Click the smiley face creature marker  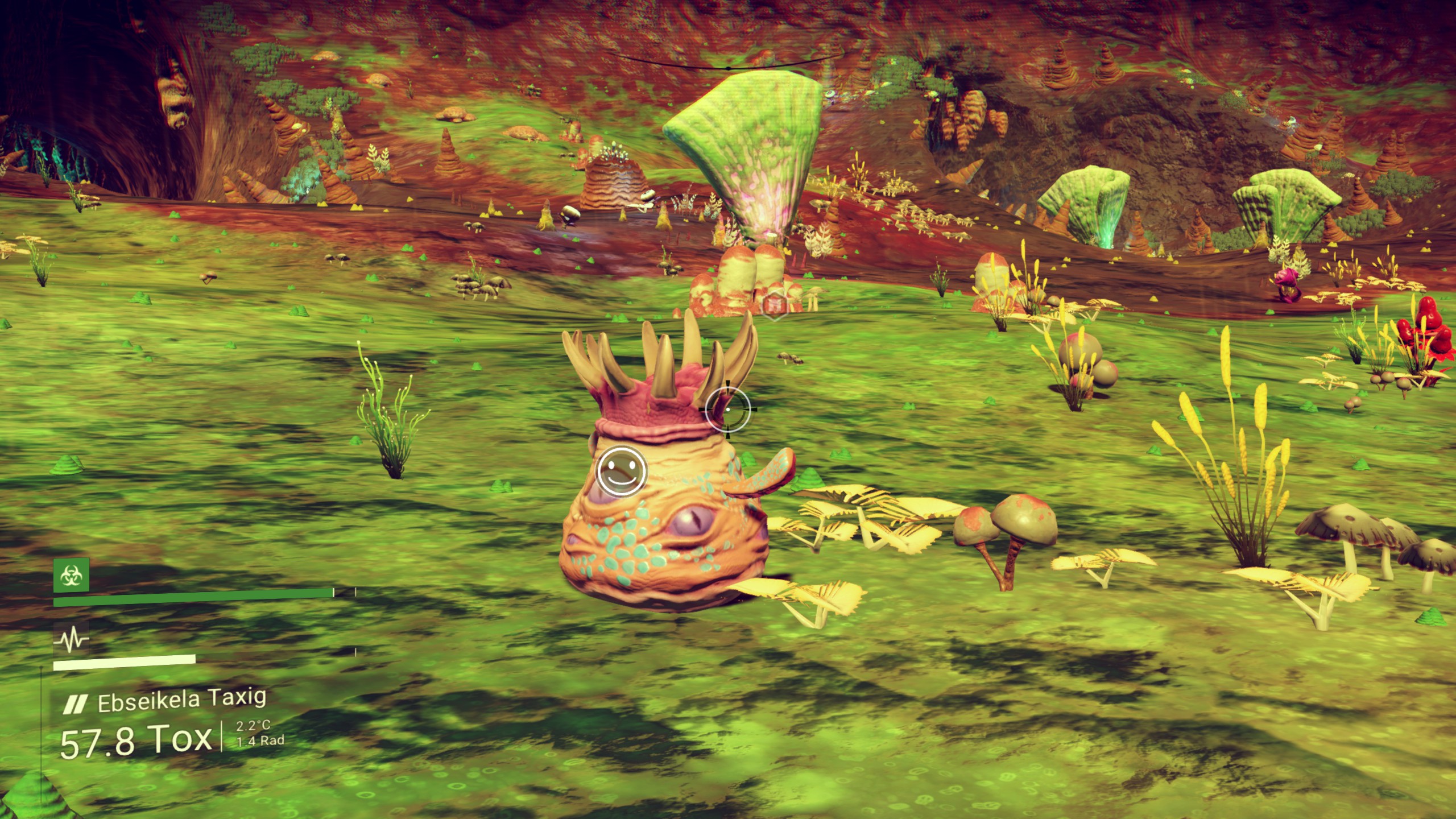pyautogui.click(x=622, y=471)
